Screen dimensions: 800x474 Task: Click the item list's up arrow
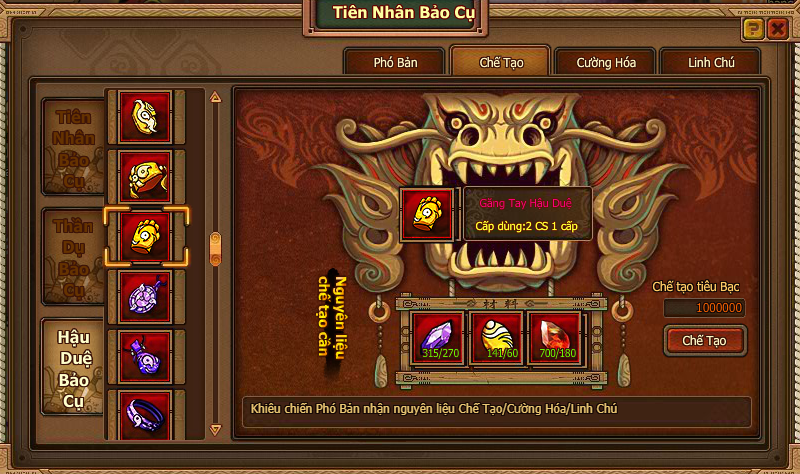pos(214,97)
